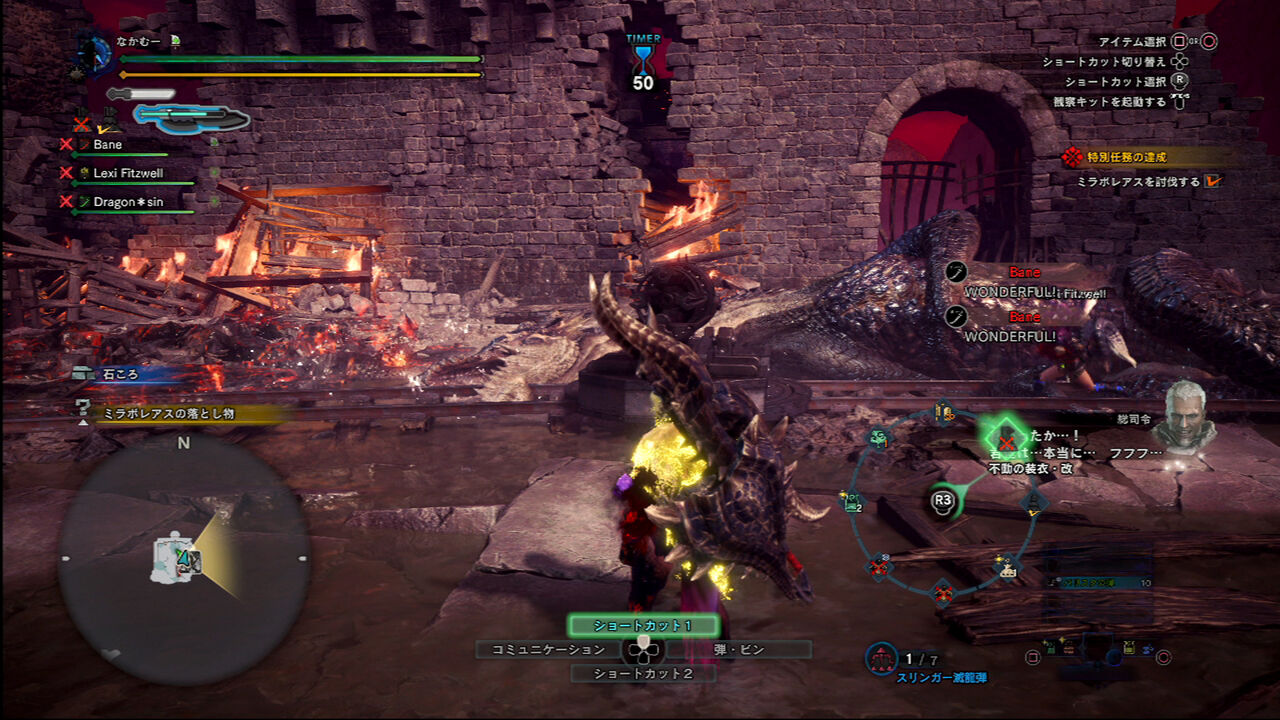The width and height of the screenshot is (1280, 720).
Task: Click the green highlighted slot in the radial menu
Action: click(1005, 440)
